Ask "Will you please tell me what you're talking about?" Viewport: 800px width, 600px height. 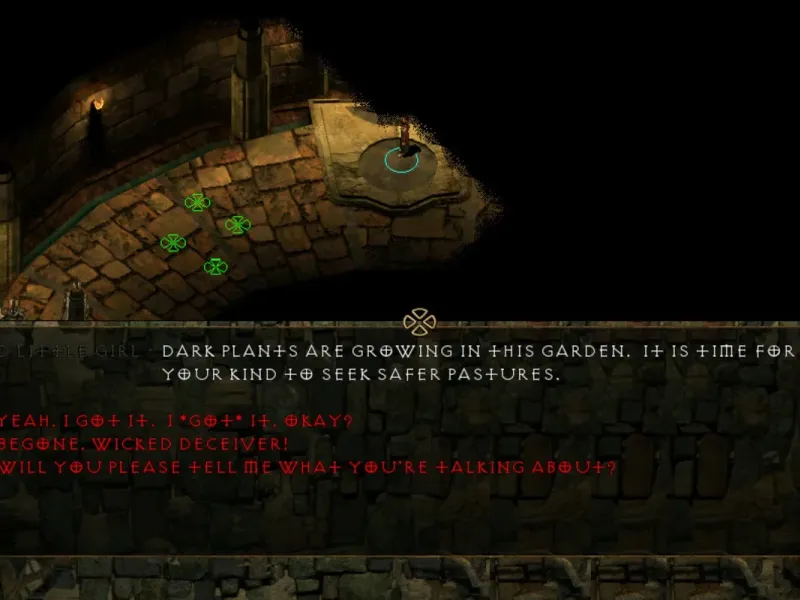(x=308, y=467)
